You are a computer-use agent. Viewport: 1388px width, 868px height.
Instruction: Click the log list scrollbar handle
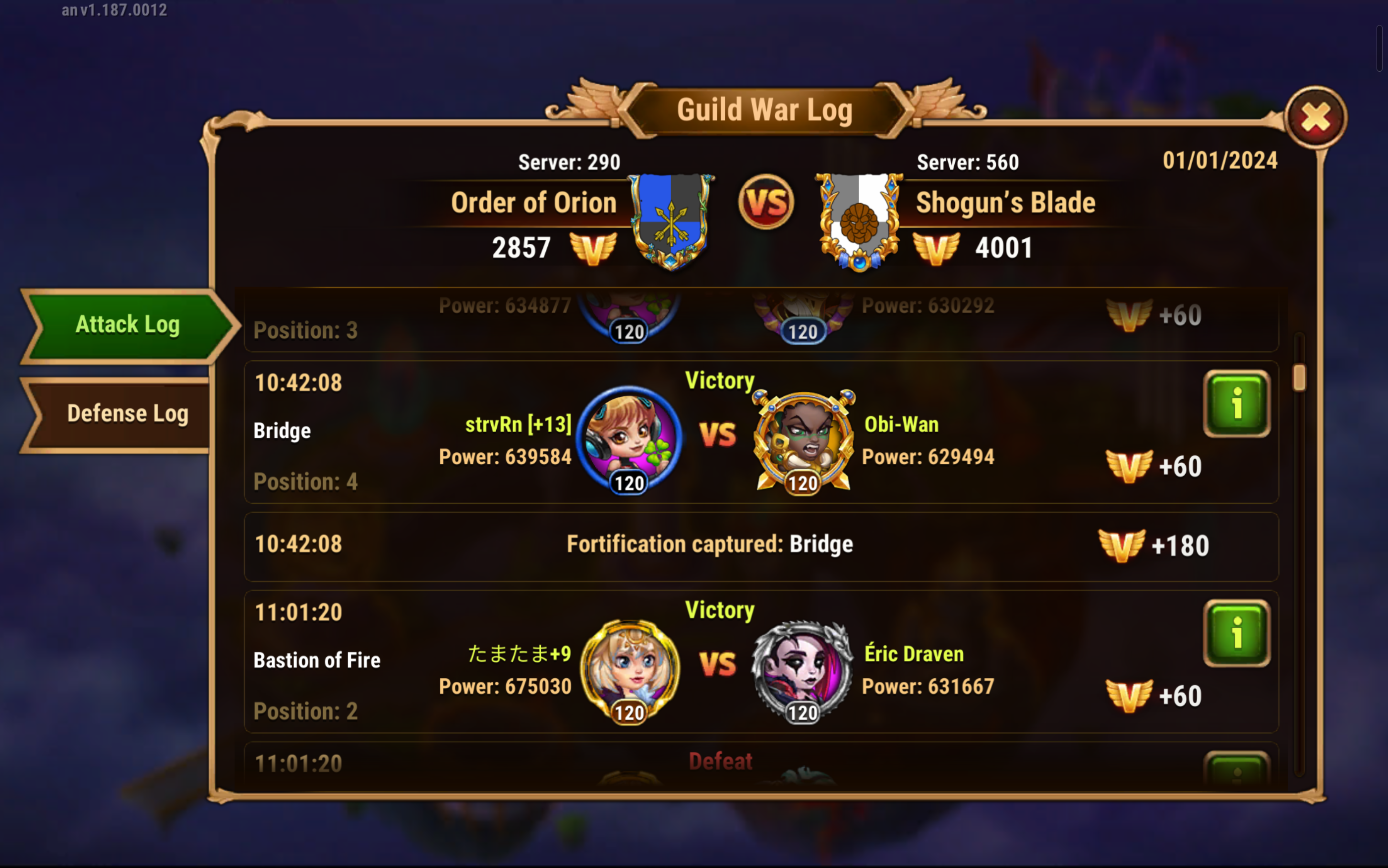point(1299,379)
